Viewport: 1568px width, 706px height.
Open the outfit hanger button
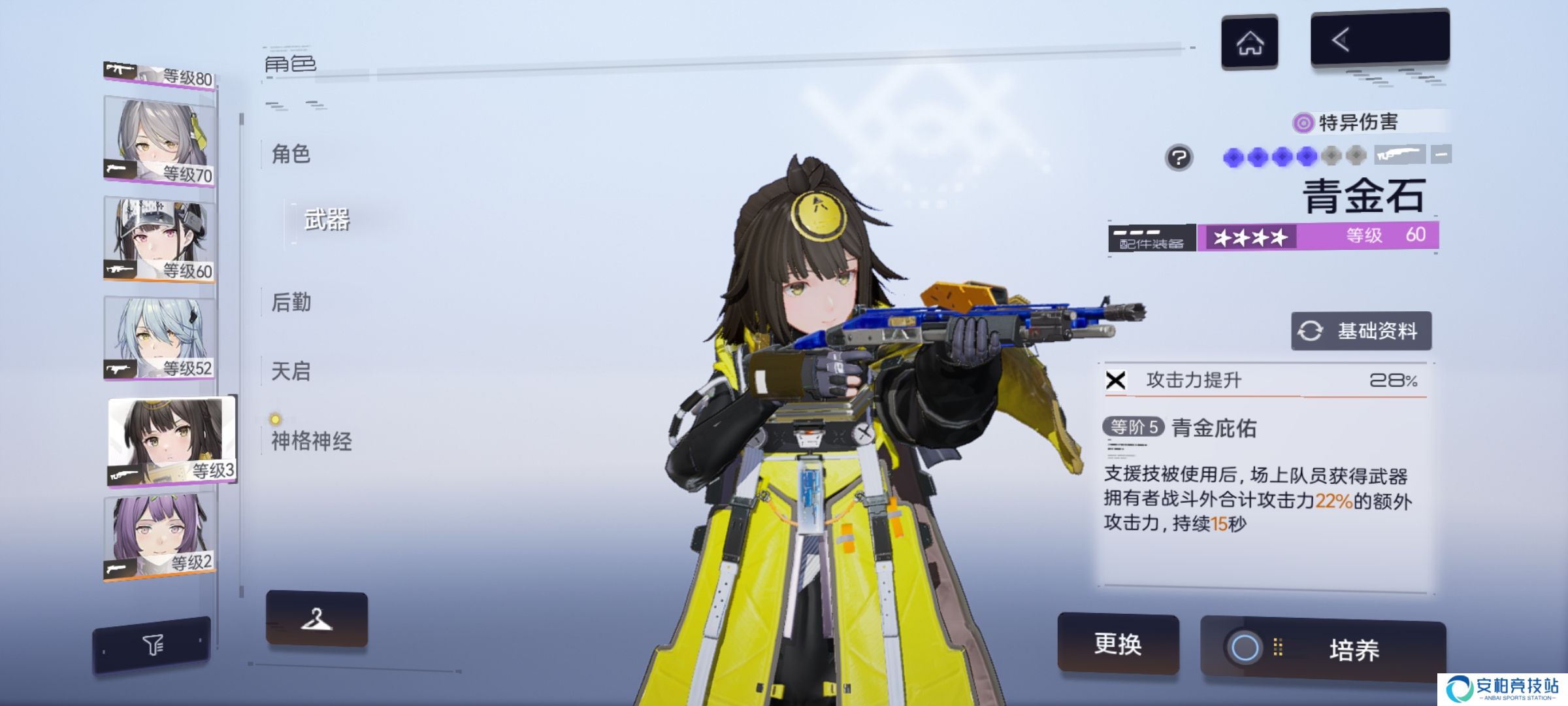pyautogui.click(x=317, y=618)
